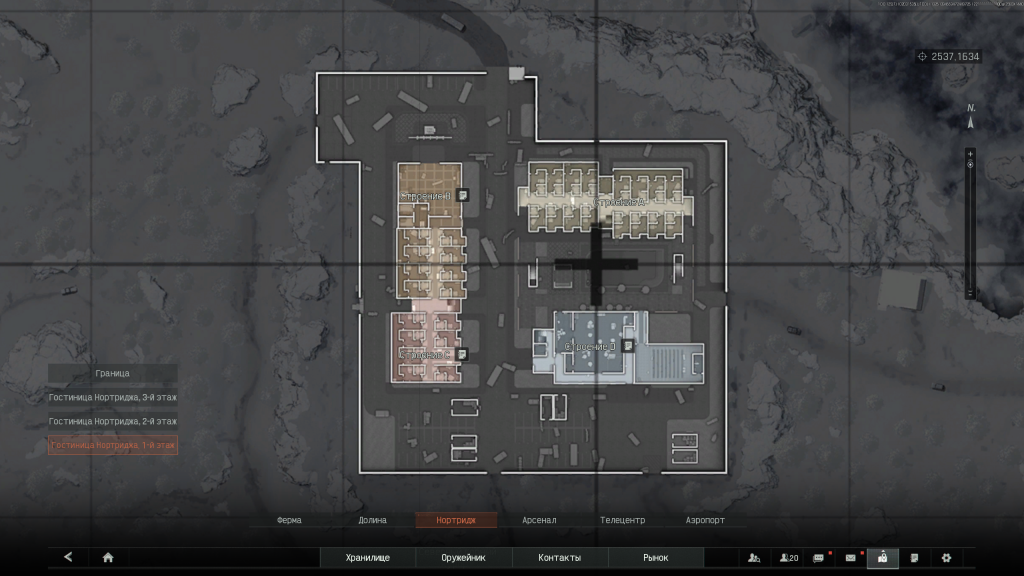Zoom in with the map plus button
Viewport: 1024px width, 576px height.
tap(970, 154)
